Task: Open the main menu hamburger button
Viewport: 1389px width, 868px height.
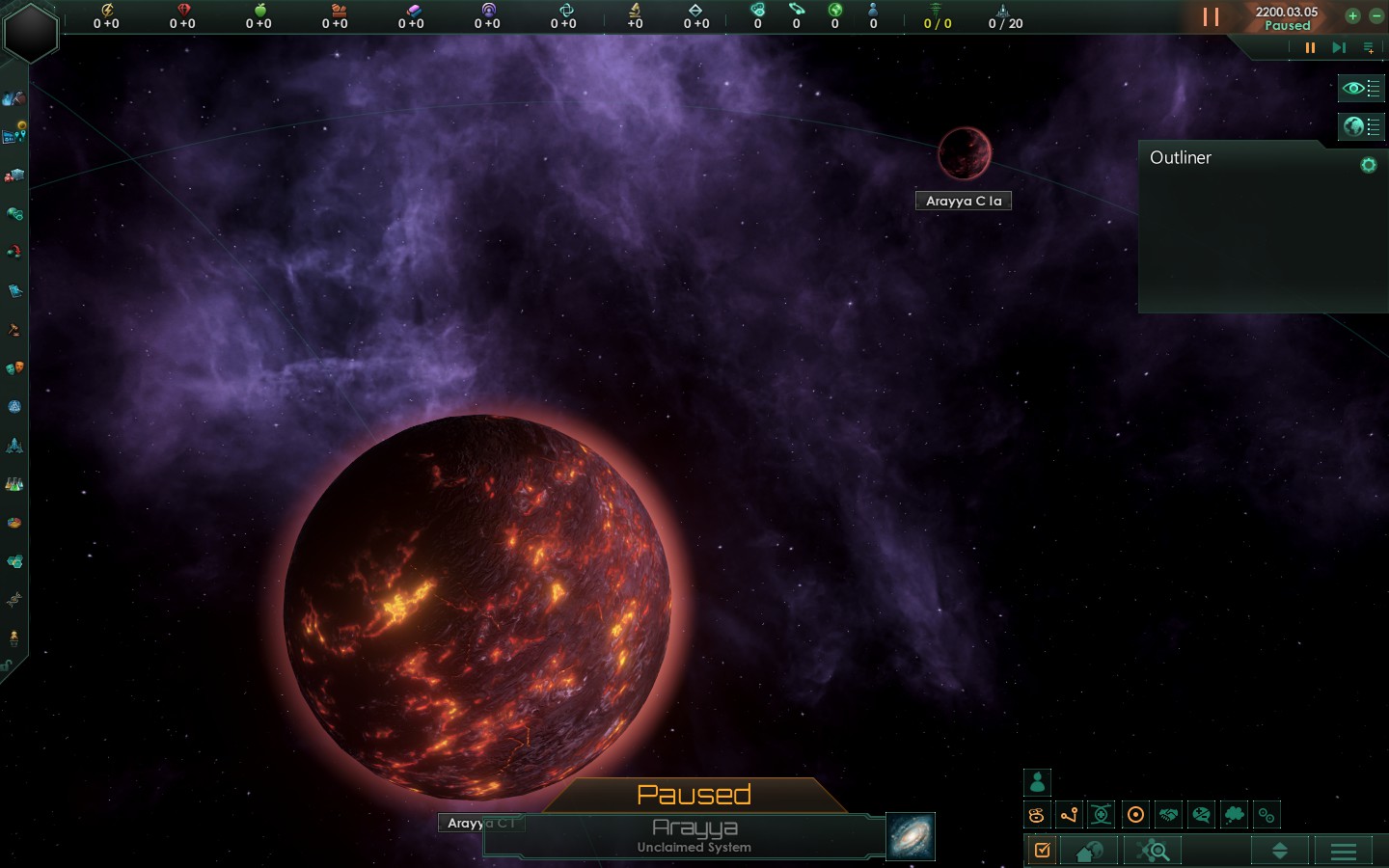Action: [1343, 851]
